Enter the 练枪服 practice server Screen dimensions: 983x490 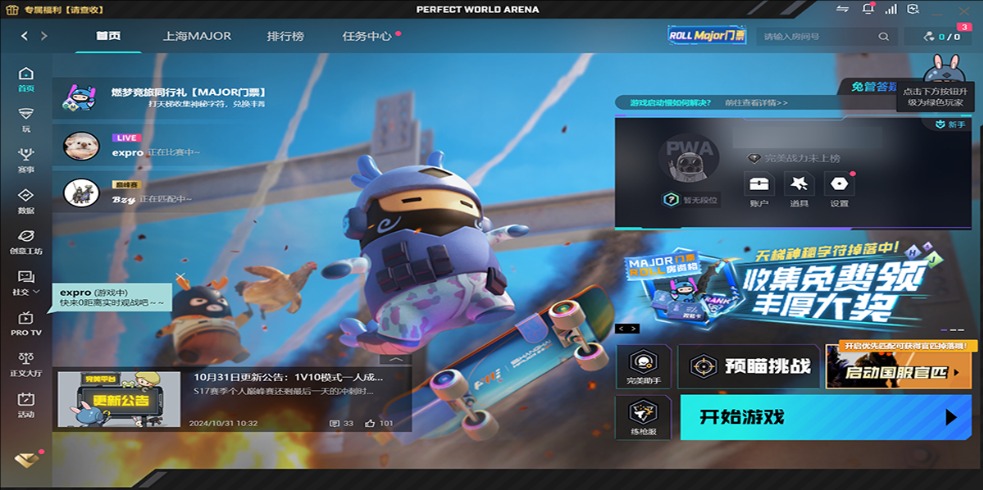tap(643, 417)
